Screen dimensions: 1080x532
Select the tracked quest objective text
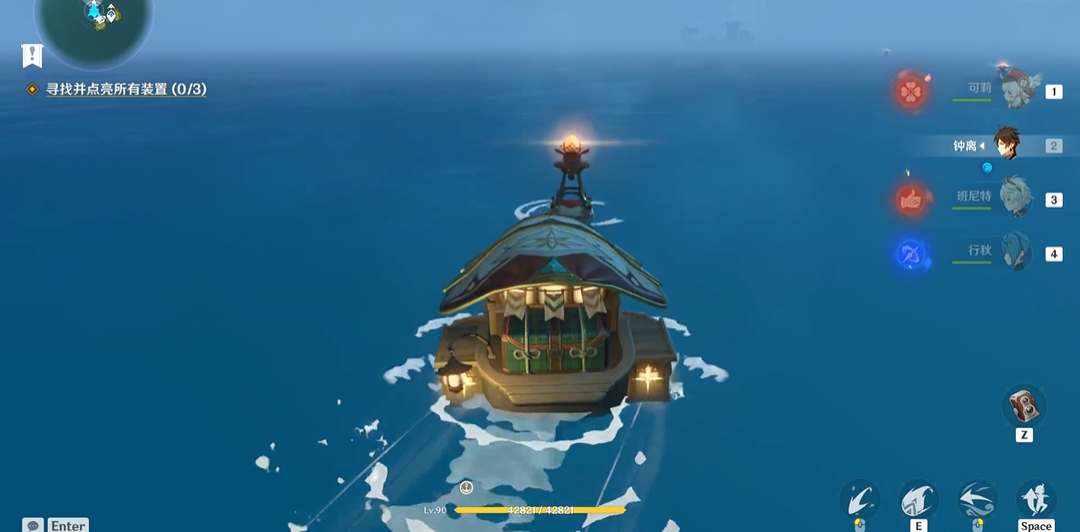126,89
